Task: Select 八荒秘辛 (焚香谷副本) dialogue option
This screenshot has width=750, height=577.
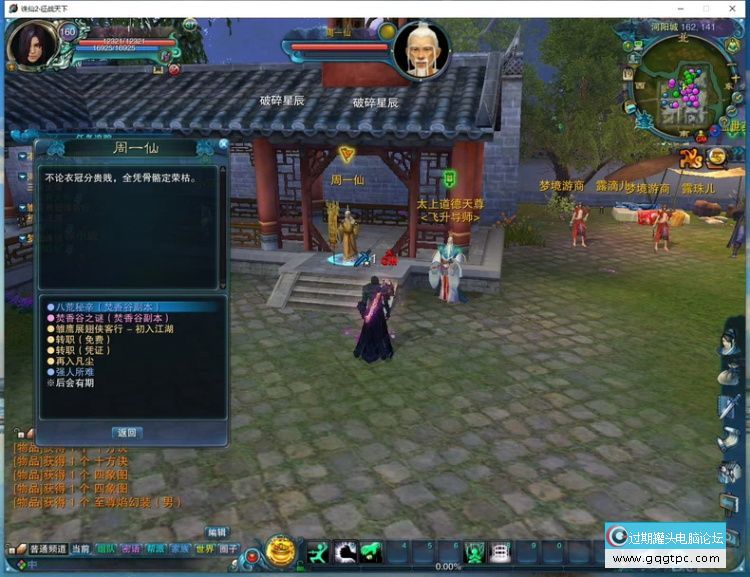Action: [104, 307]
